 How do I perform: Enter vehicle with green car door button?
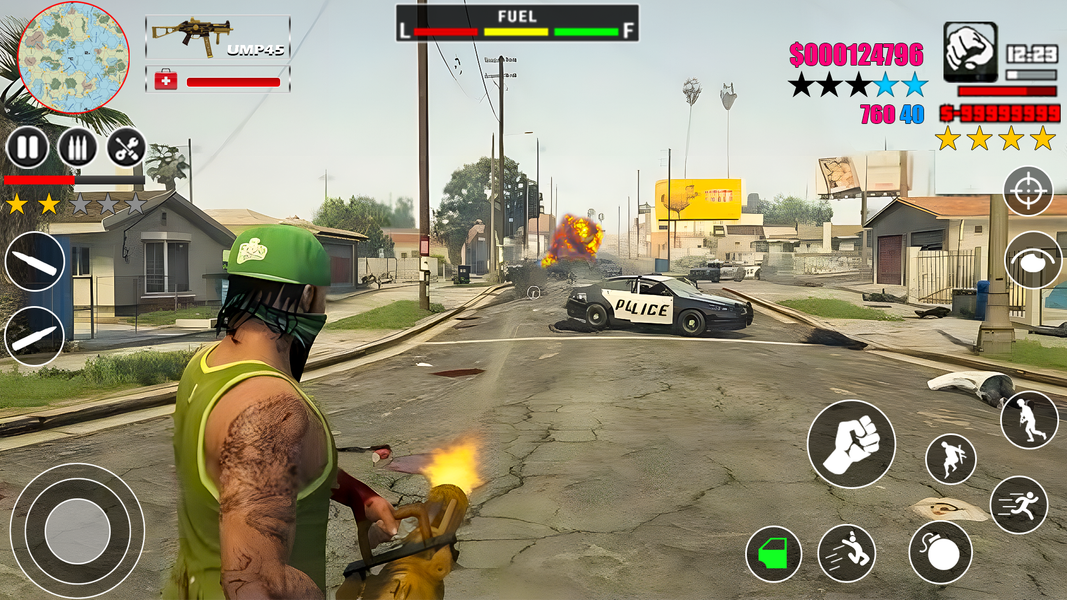[x=773, y=554]
